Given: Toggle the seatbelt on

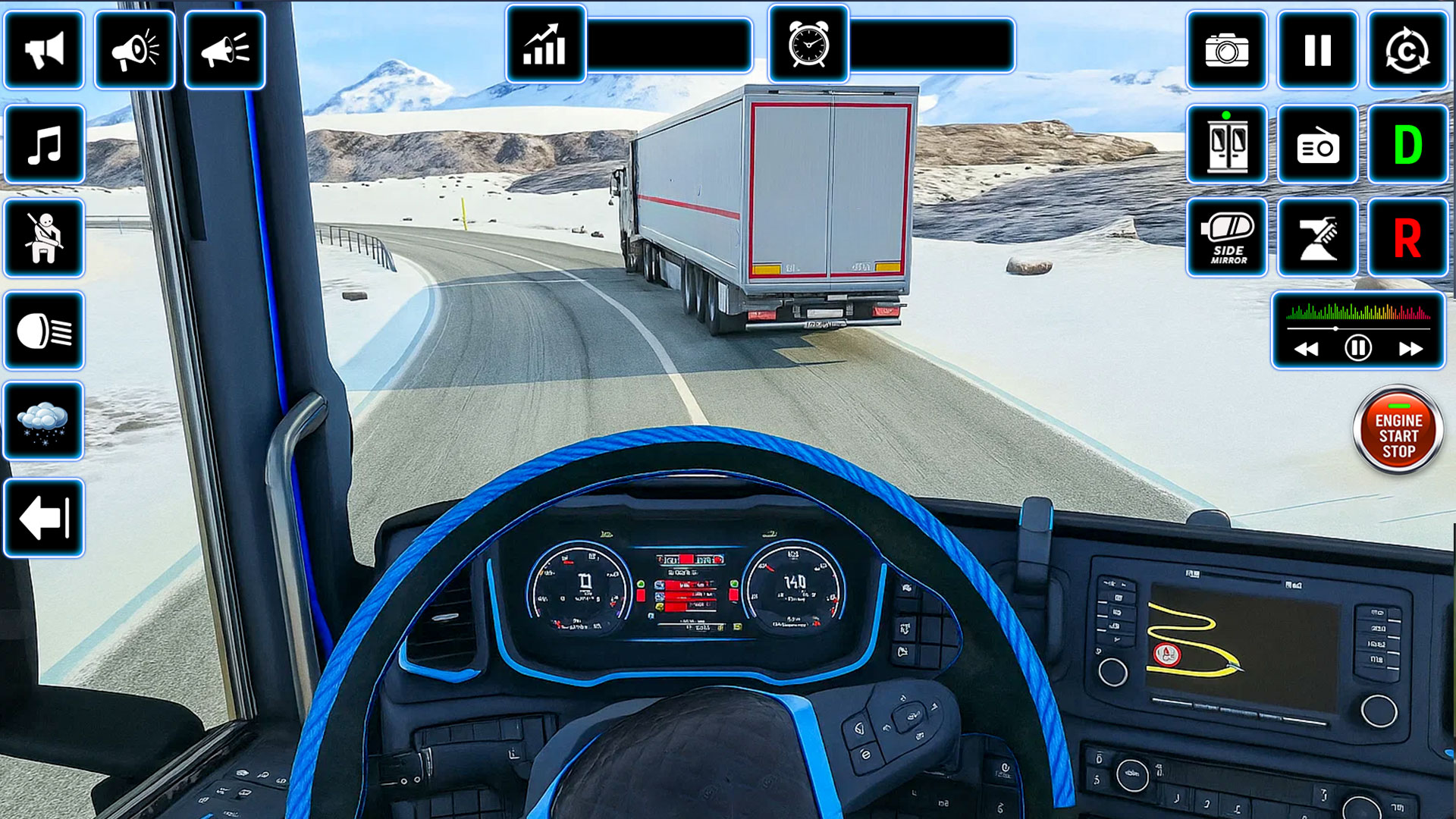Looking at the screenshot, I should tap(43, 235).
